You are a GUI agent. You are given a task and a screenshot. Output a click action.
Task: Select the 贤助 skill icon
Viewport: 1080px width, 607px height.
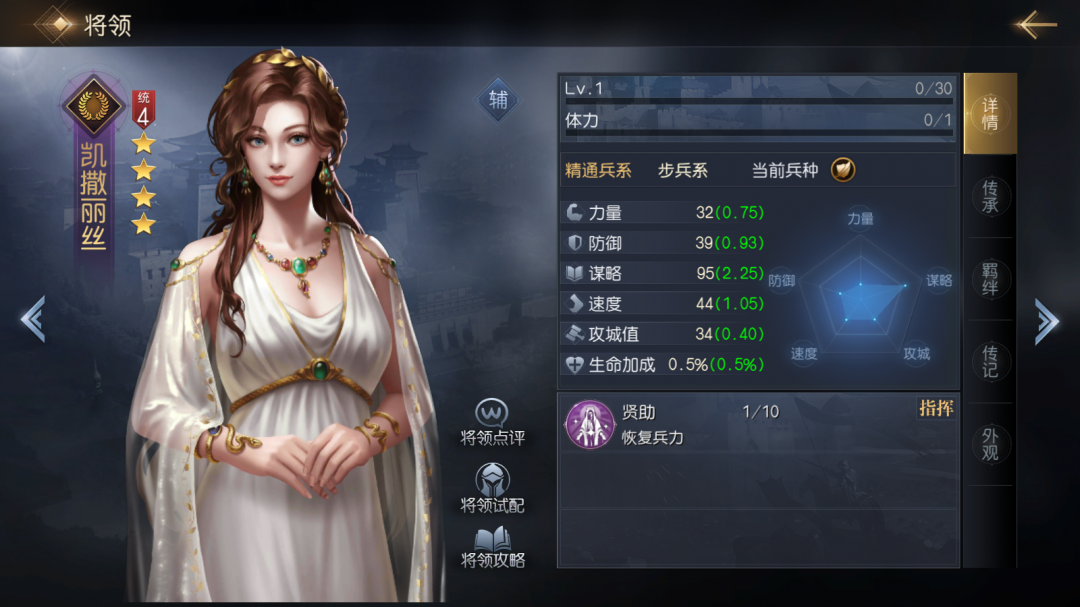pyautogui.click(x=589, y=424)
